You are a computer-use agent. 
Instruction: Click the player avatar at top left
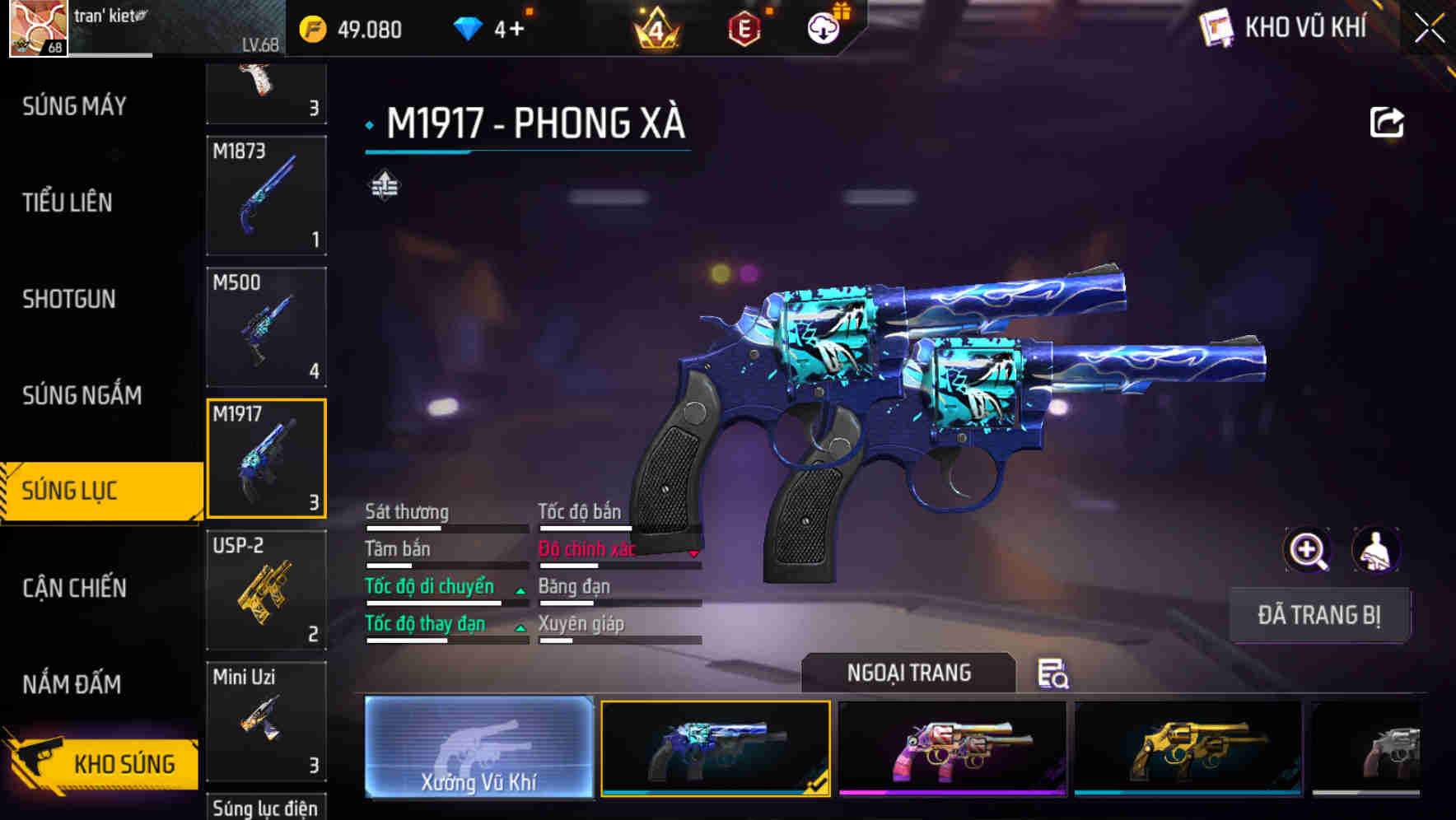click(x=35, y=30)
